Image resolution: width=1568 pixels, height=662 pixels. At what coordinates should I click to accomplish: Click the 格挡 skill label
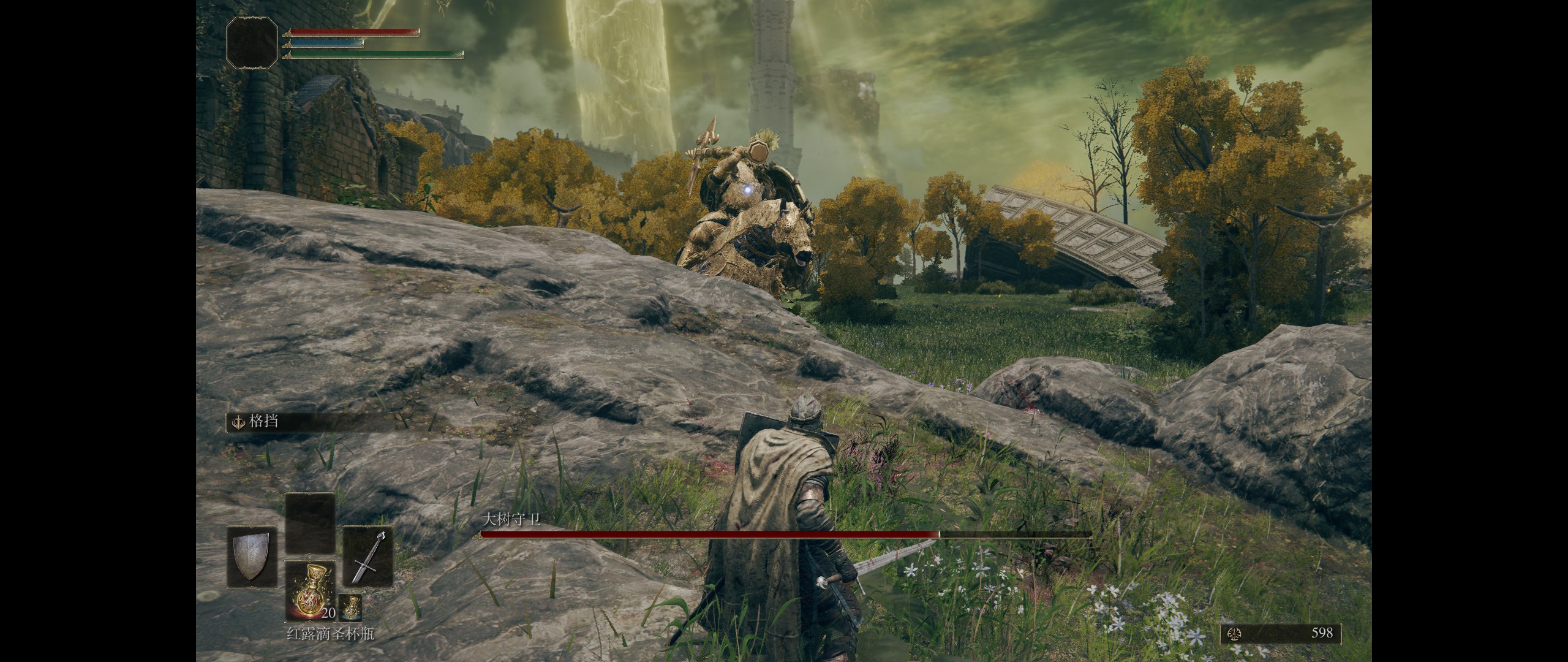[264, 421]
